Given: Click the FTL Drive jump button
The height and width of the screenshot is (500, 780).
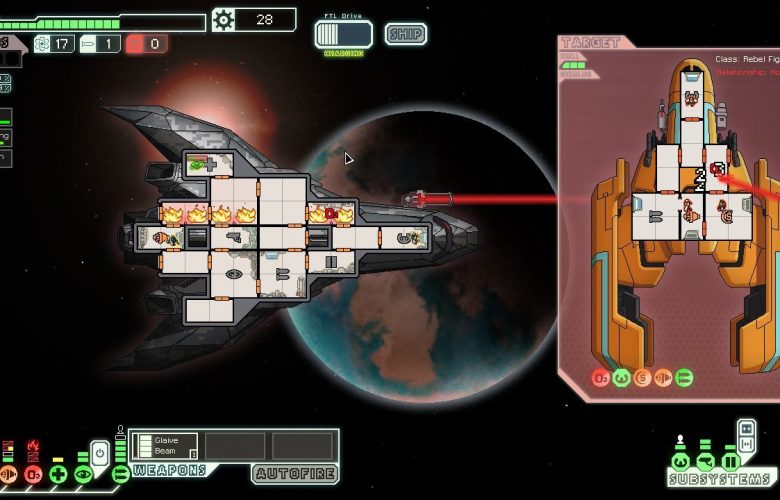Looking at the screenshot, I should tap(343, 34).
